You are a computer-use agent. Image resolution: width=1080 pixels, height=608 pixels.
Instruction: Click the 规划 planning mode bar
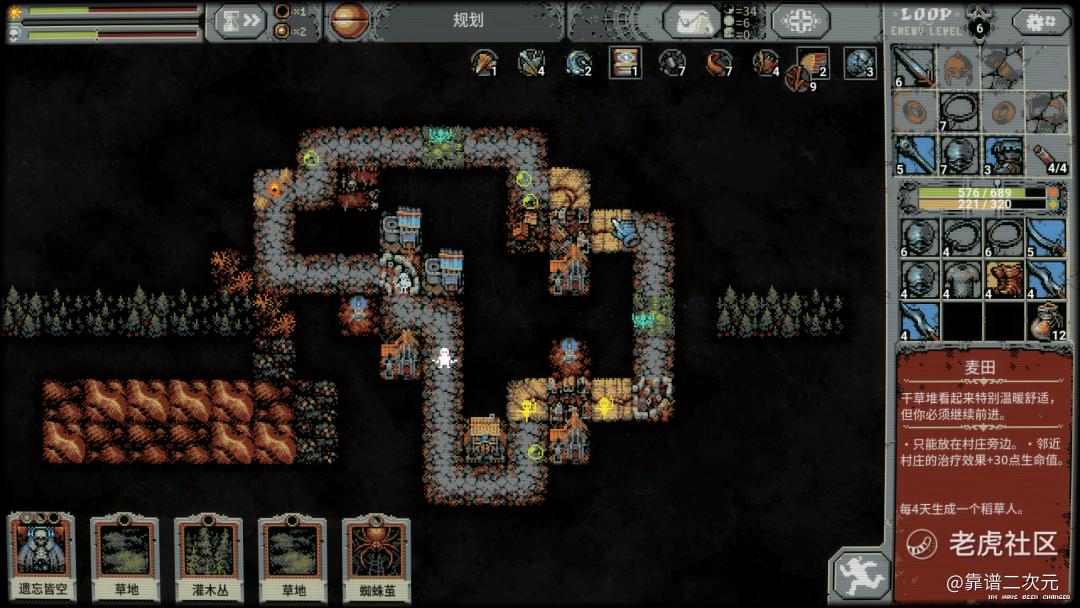coord(467,20)
